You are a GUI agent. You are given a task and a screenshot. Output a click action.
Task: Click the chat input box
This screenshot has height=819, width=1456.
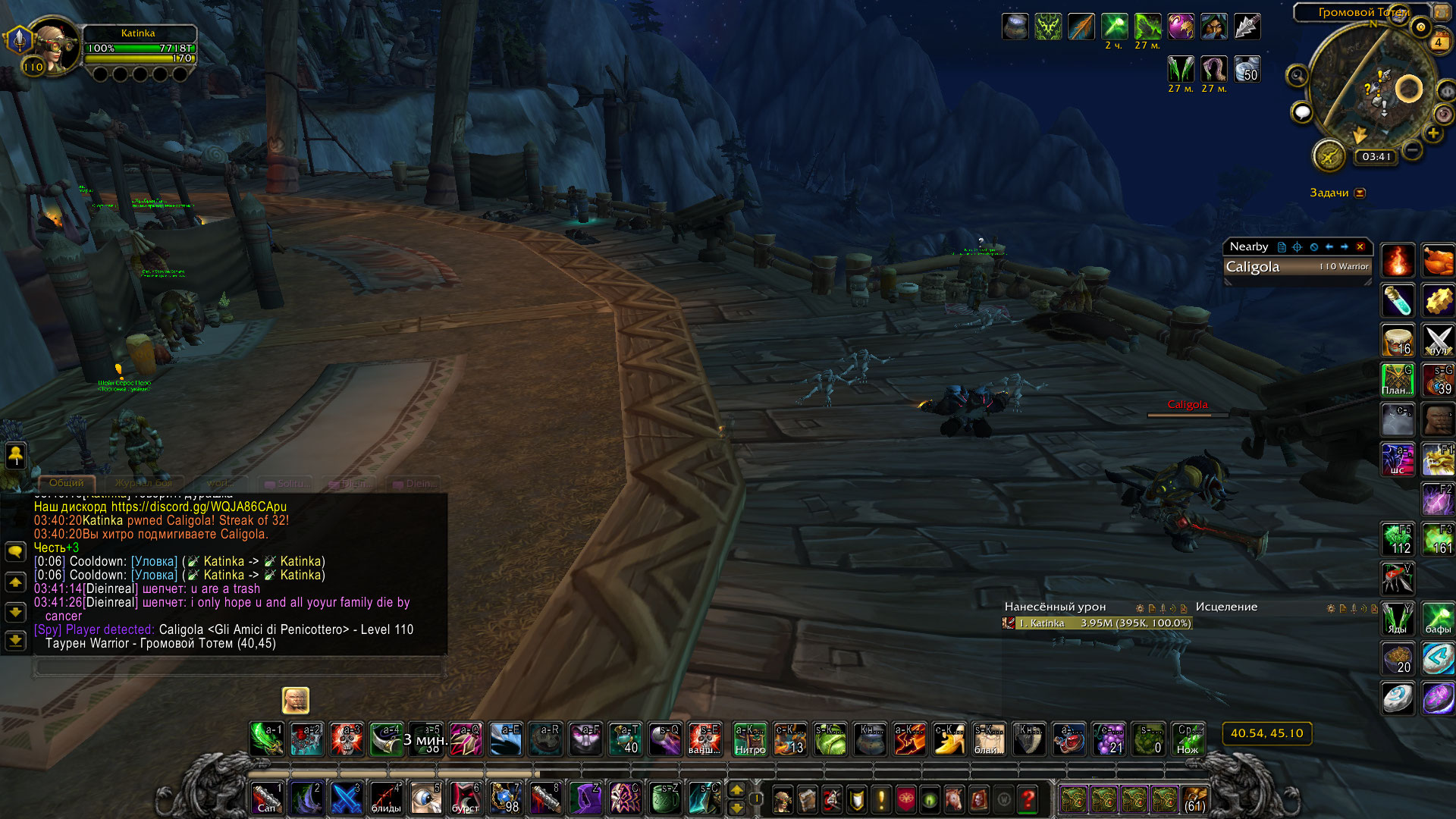tap(238, 667)
